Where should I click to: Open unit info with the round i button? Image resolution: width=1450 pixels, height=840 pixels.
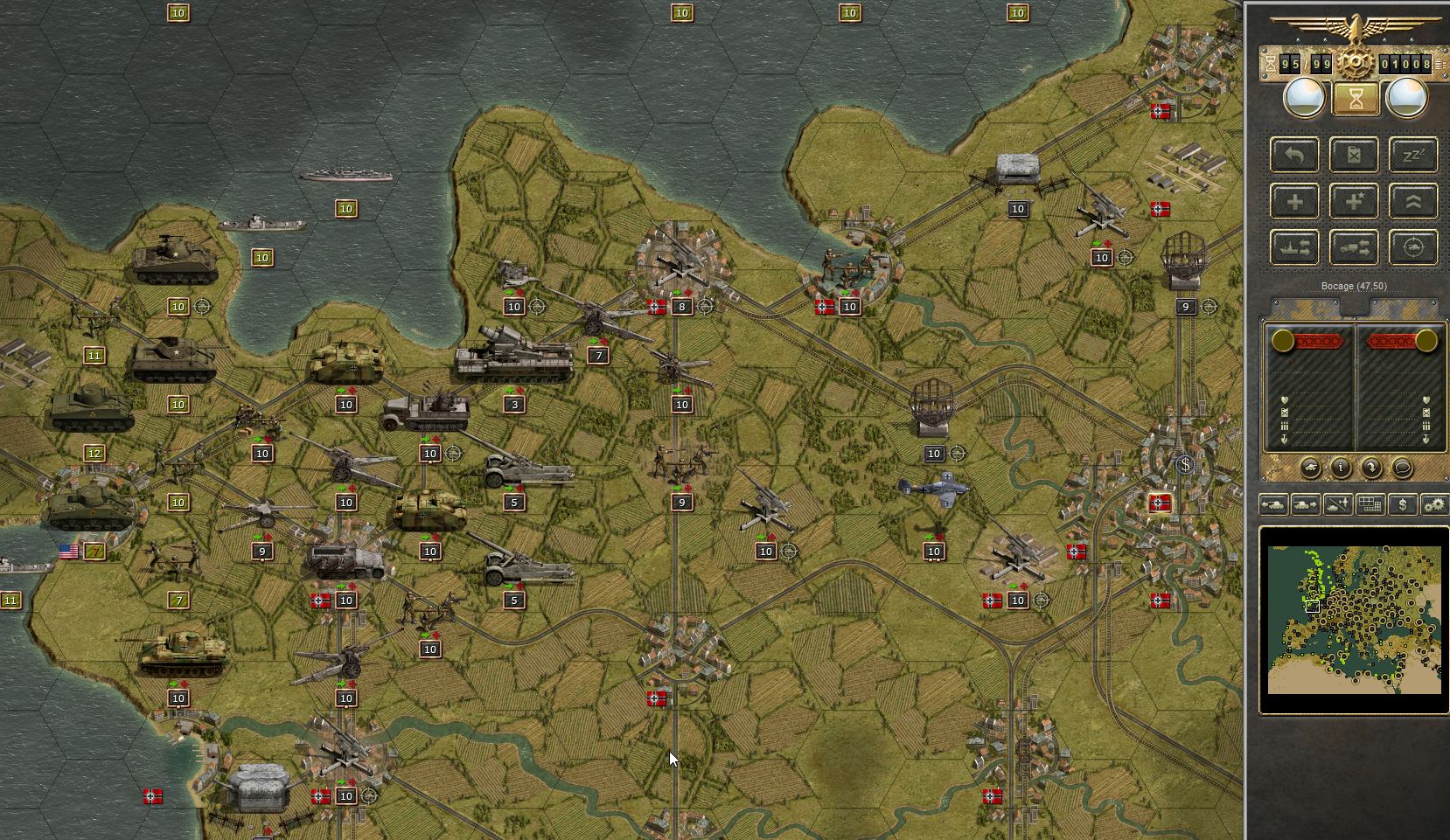coord(1341,468)
